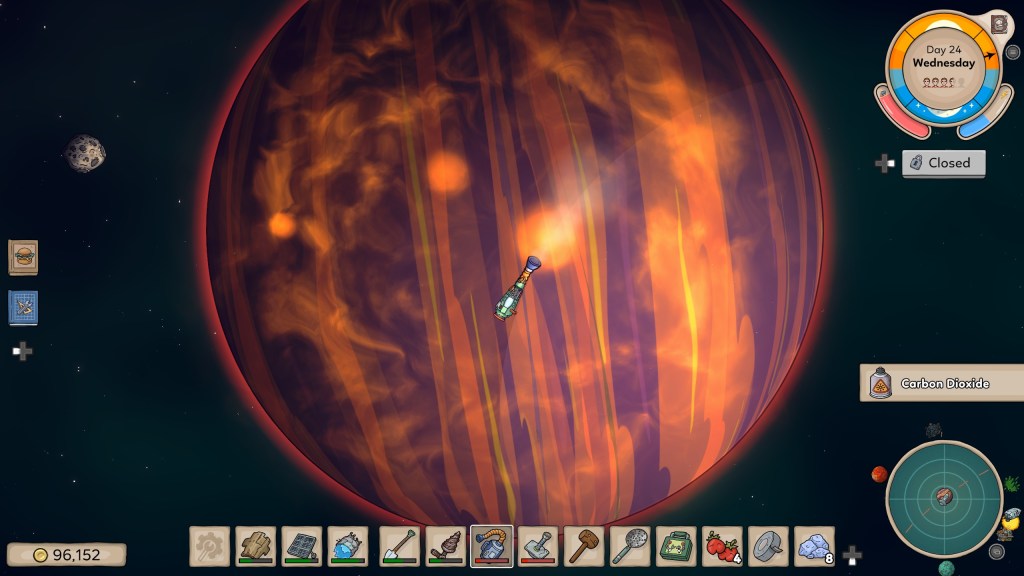Toggle the Closed shop status button

click(943, 163)
